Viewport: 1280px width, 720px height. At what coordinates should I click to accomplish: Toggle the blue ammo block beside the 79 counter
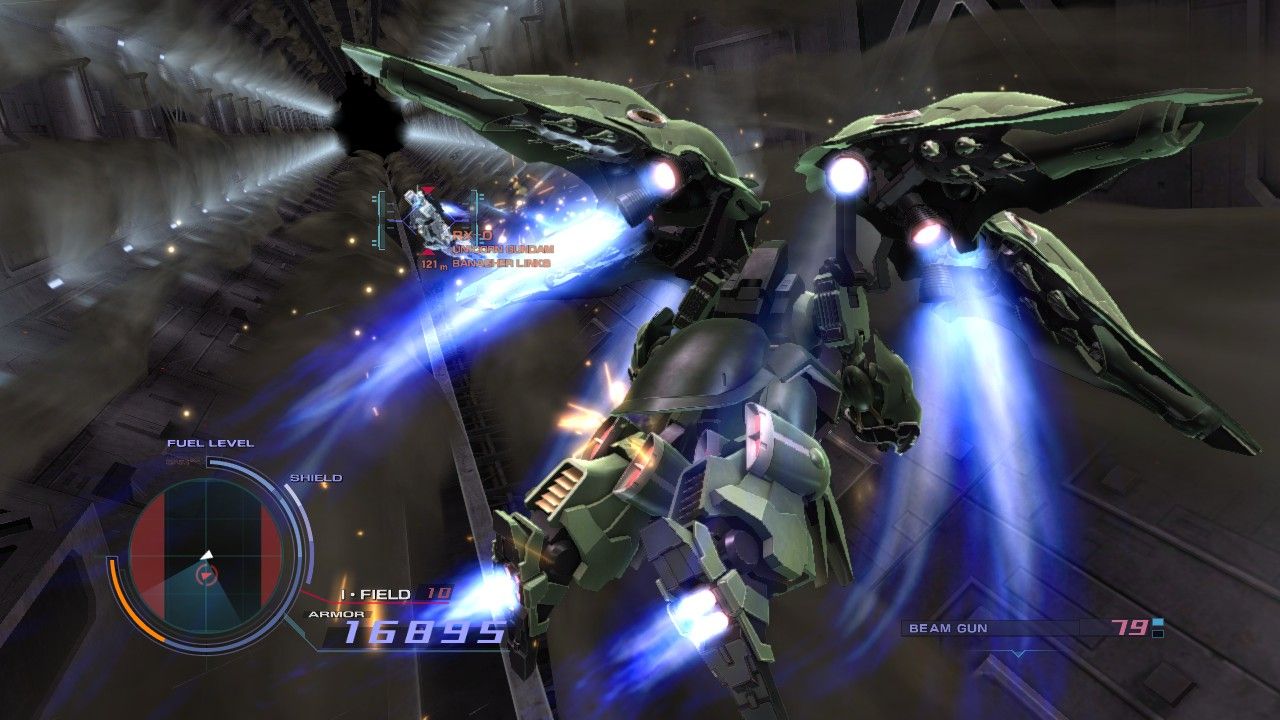click(x=1156, y=622)
